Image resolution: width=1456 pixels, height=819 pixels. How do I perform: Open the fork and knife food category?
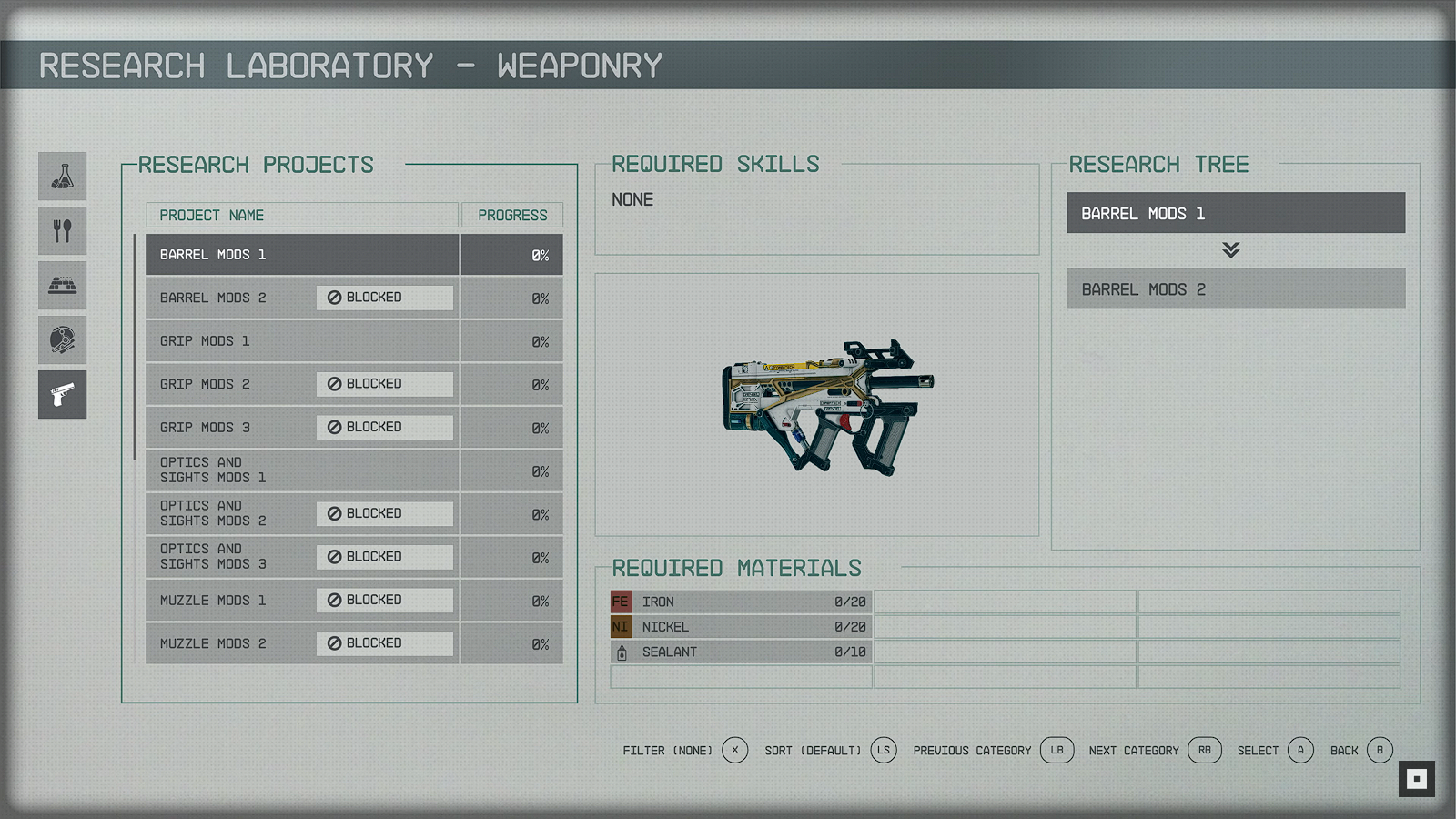63,231
